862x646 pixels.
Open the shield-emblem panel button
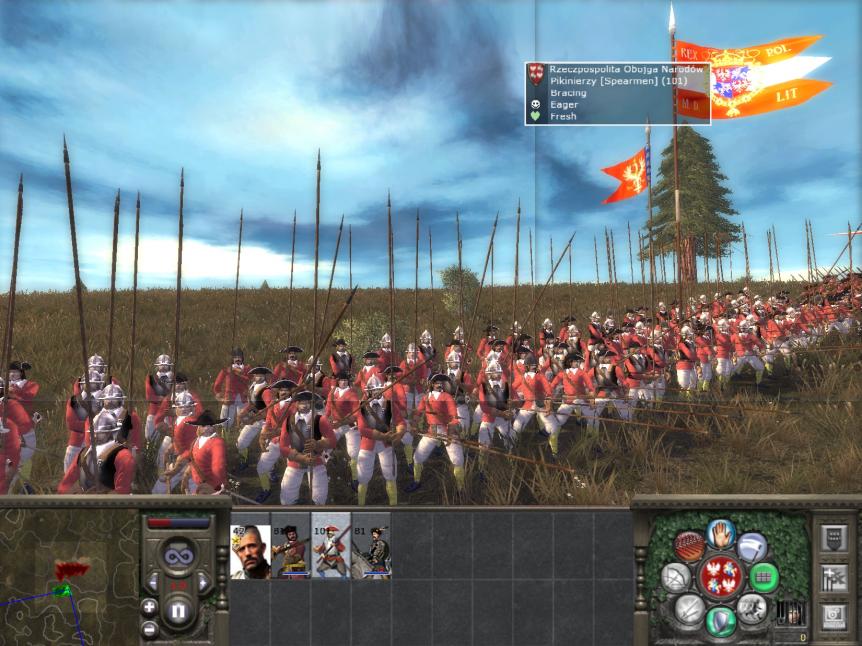833,538
